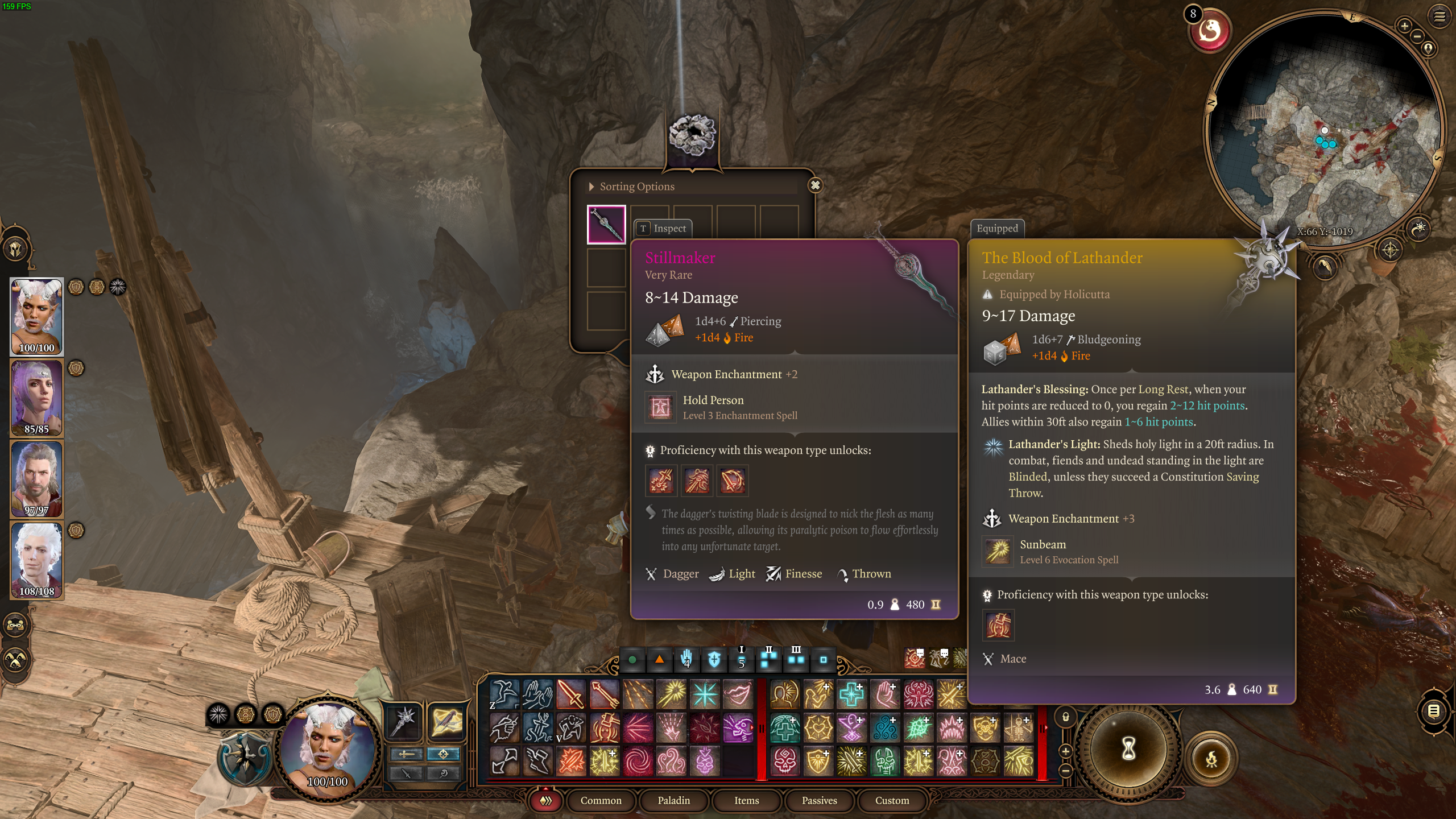Screen dimensions: 1456x819
Task: Toggle party grouping with the chain icon
Action: [15, 625]
